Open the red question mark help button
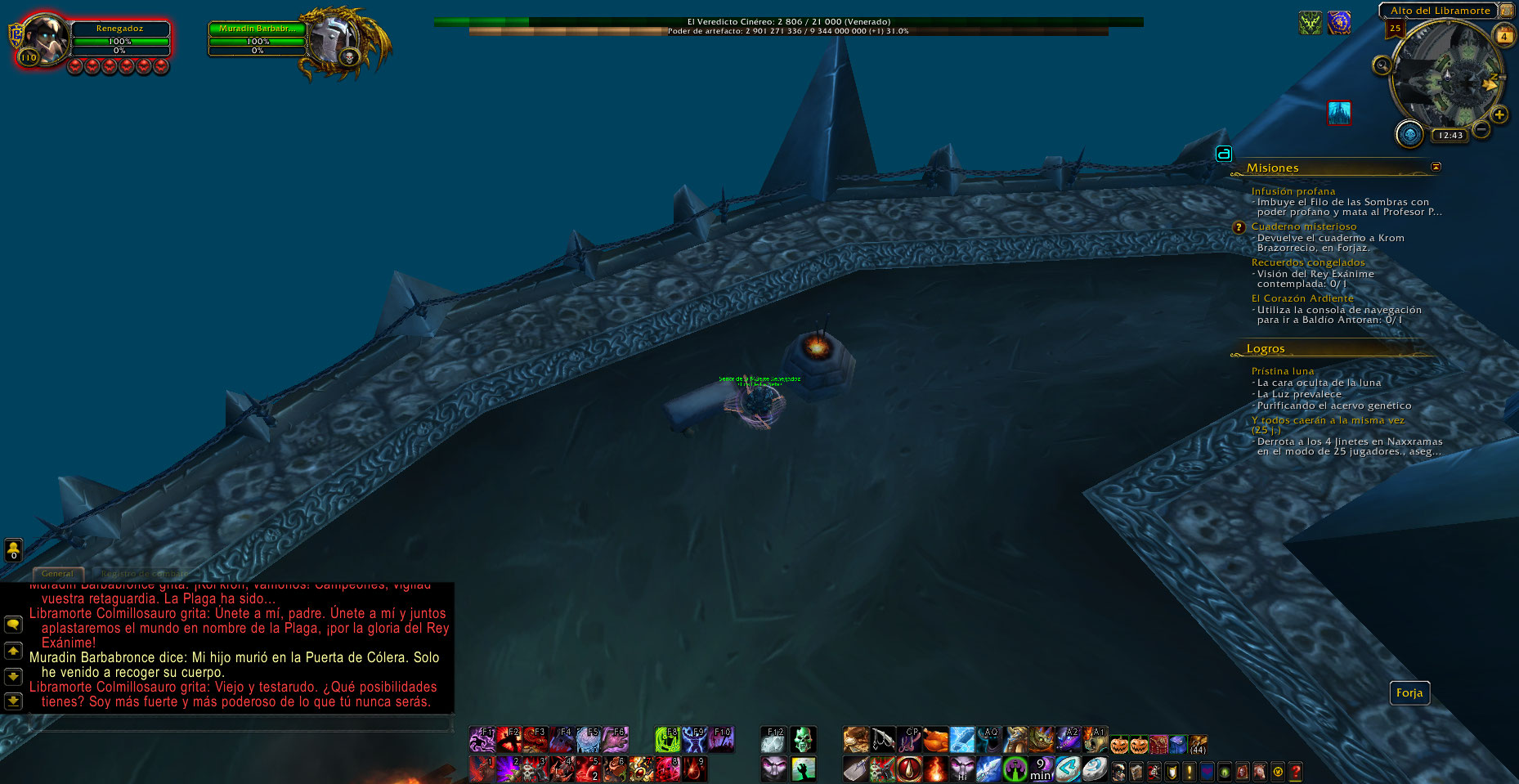Viewport: 1519px width, 784px height. (x=1295, y=771)
